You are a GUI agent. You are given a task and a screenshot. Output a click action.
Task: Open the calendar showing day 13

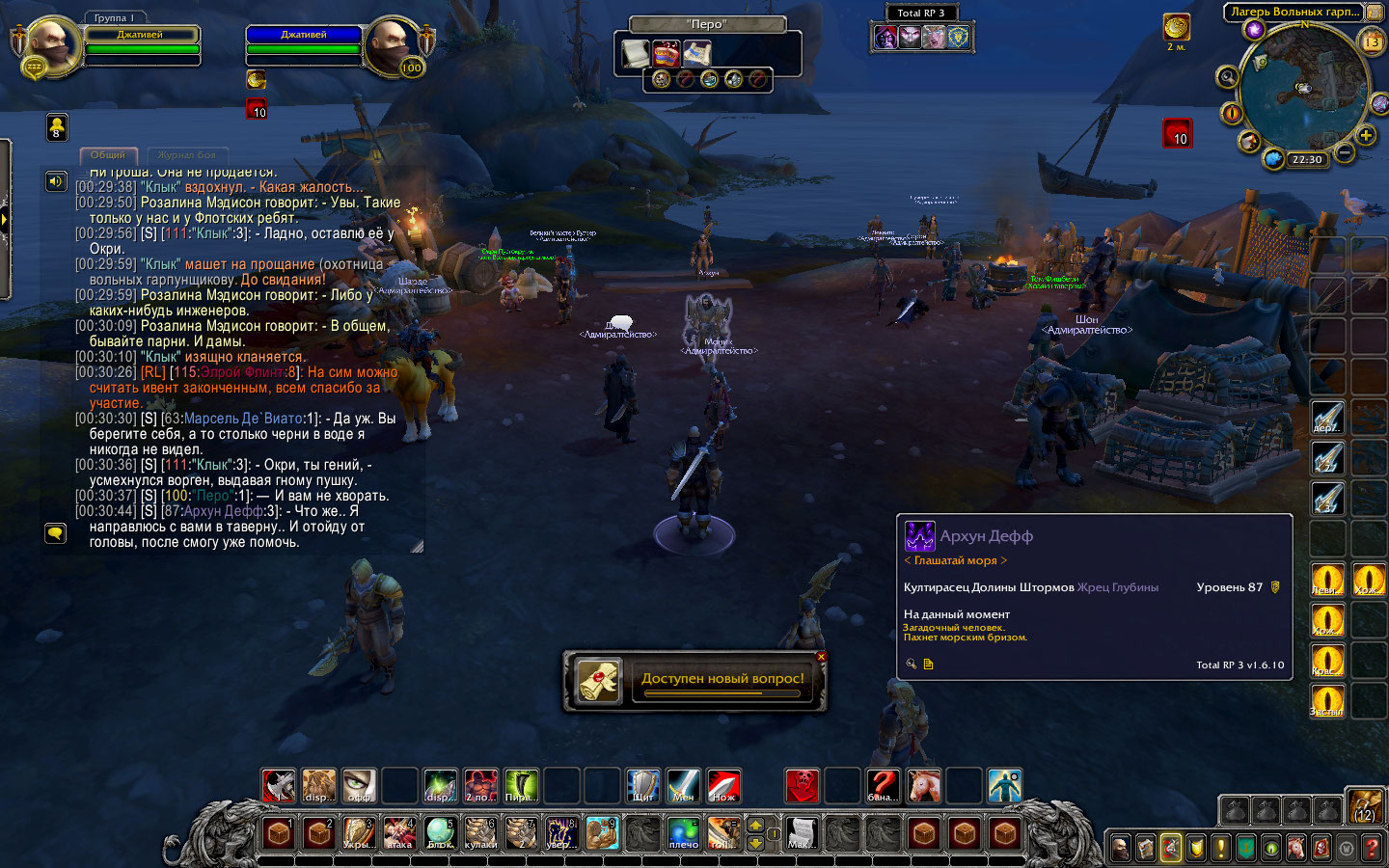[1371, 41]
